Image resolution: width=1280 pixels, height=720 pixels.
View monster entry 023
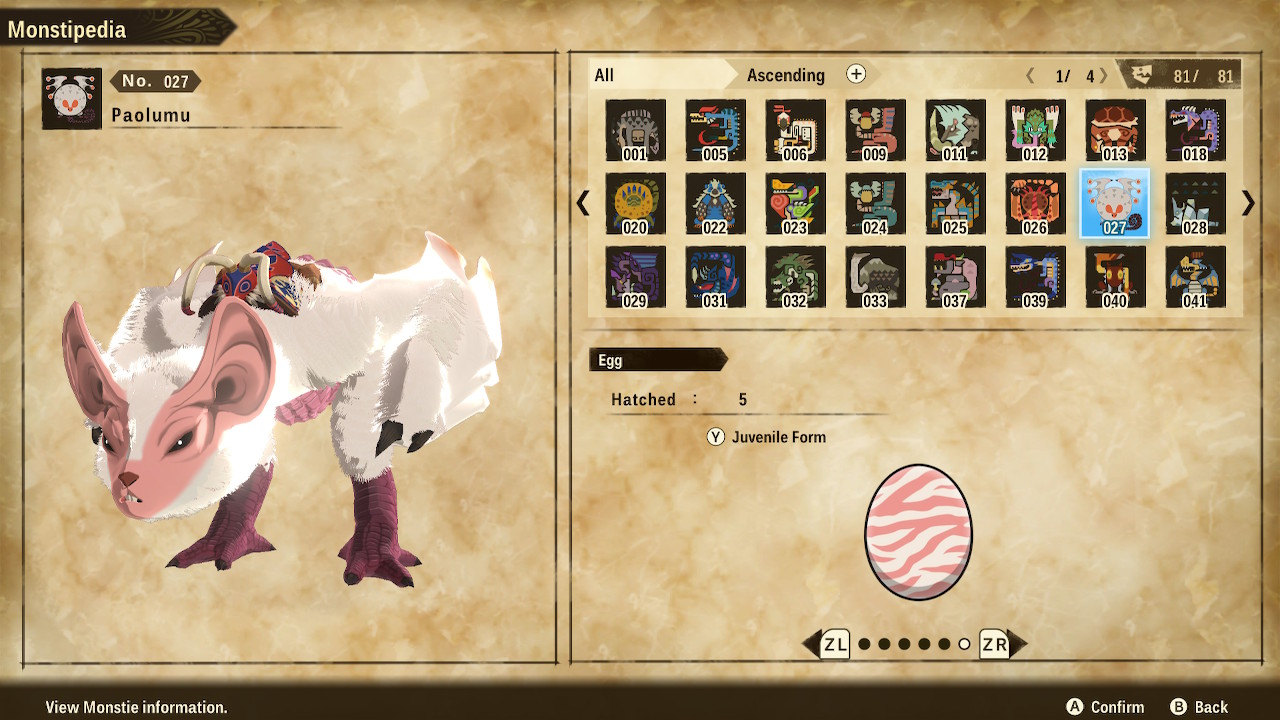795,203
